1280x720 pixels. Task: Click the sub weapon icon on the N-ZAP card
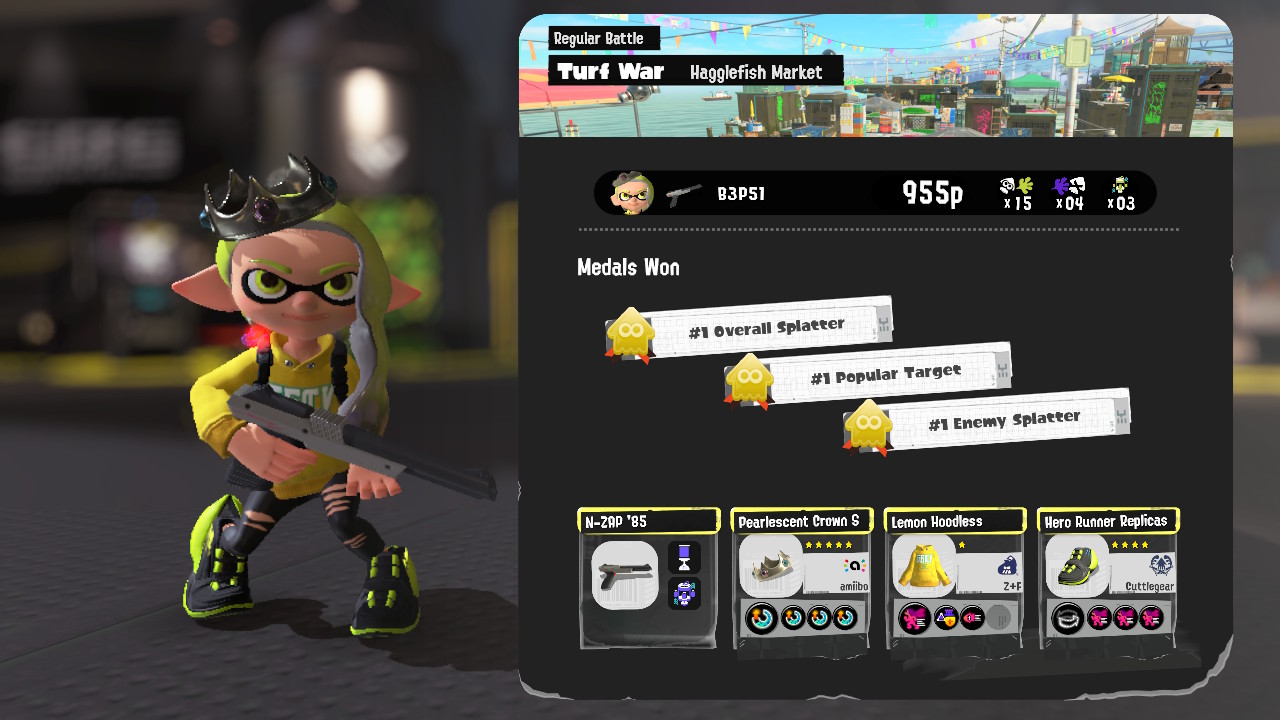[x=683, y=556]
